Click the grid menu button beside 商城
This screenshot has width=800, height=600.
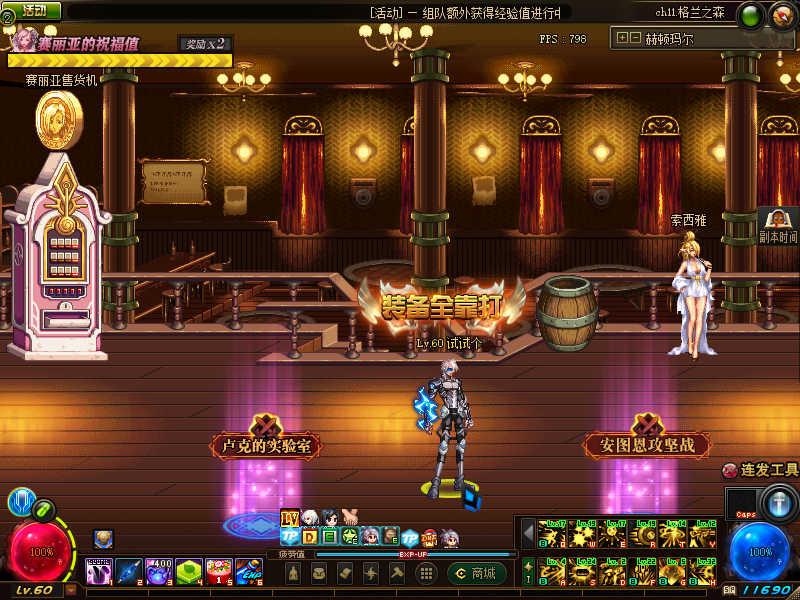(x=426, y=573)
